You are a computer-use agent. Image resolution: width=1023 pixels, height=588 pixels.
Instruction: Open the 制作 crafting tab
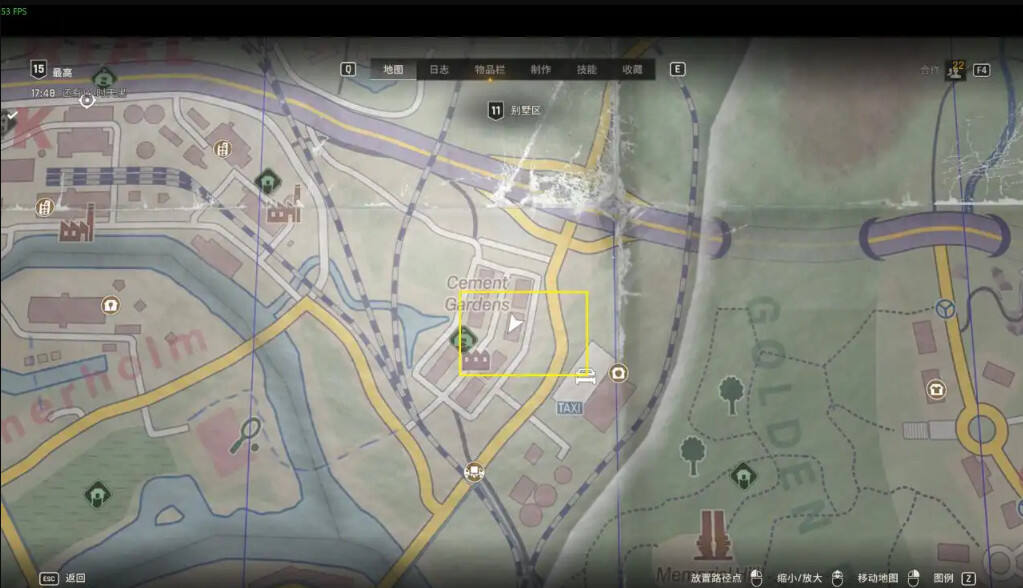[x=541, y=69]
